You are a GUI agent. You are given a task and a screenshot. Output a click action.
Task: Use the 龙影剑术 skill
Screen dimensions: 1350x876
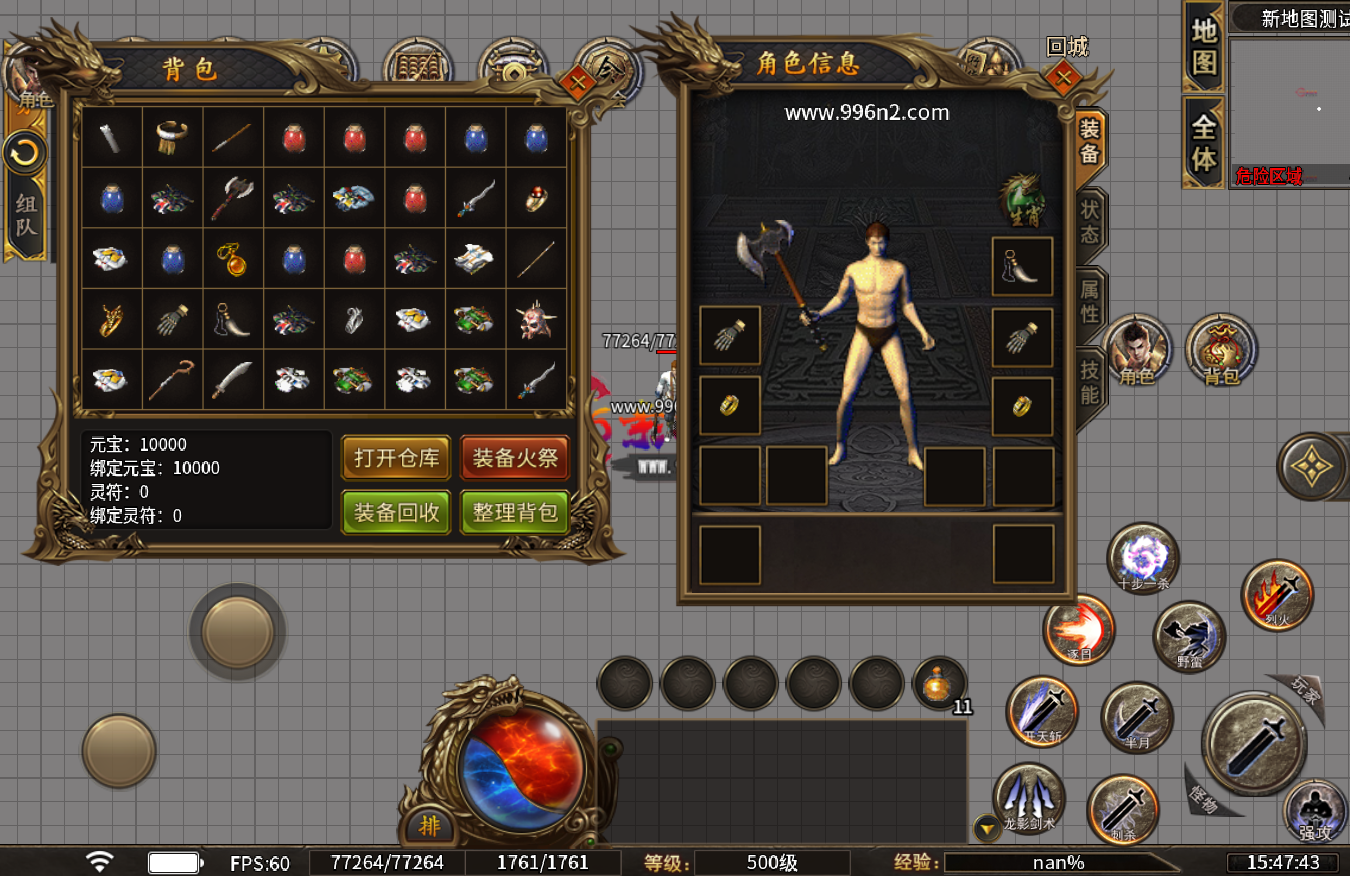(1028, 797)
